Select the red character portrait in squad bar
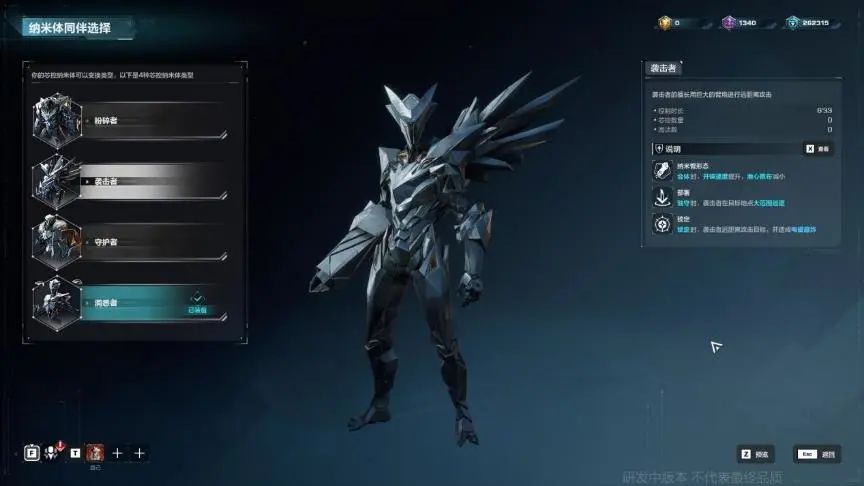864x486 pixels. coord(95,452)
